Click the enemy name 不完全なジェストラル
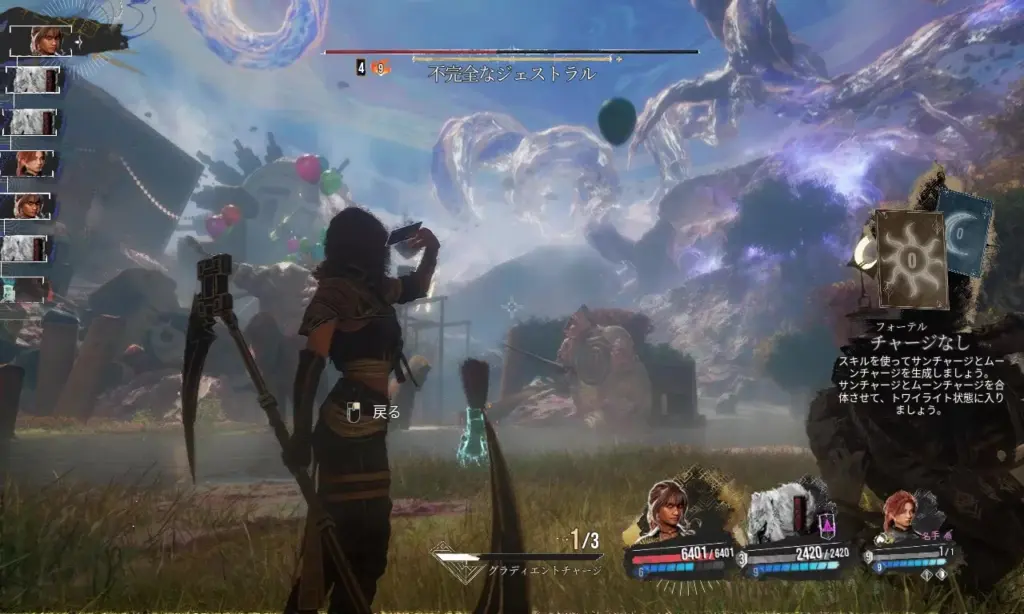The height and width of the screenshot is (614, 1024). pos(511,73)
